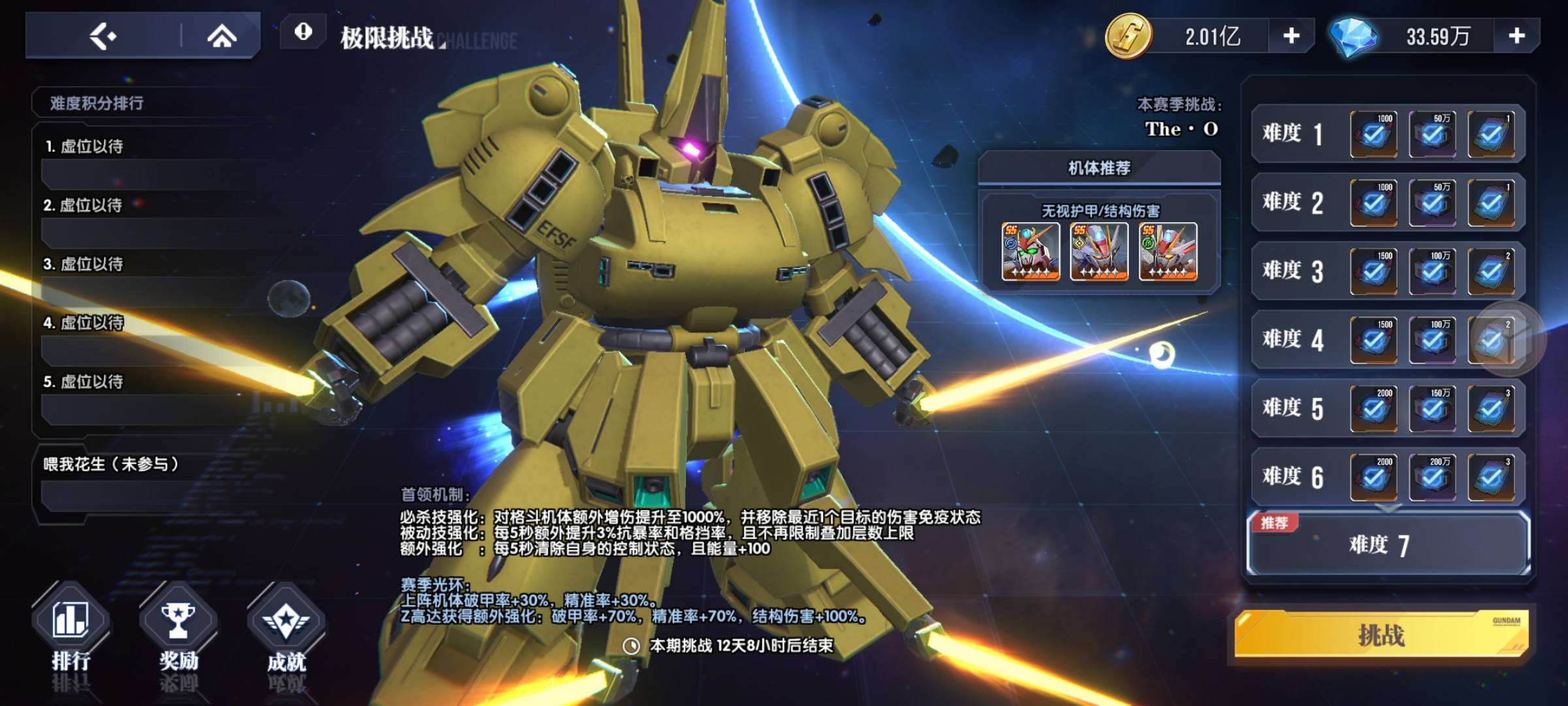The image size is (1568, 706).
Task: Start the challenge with yellow 挑战 button
Action: click(x=1381, y=635)
